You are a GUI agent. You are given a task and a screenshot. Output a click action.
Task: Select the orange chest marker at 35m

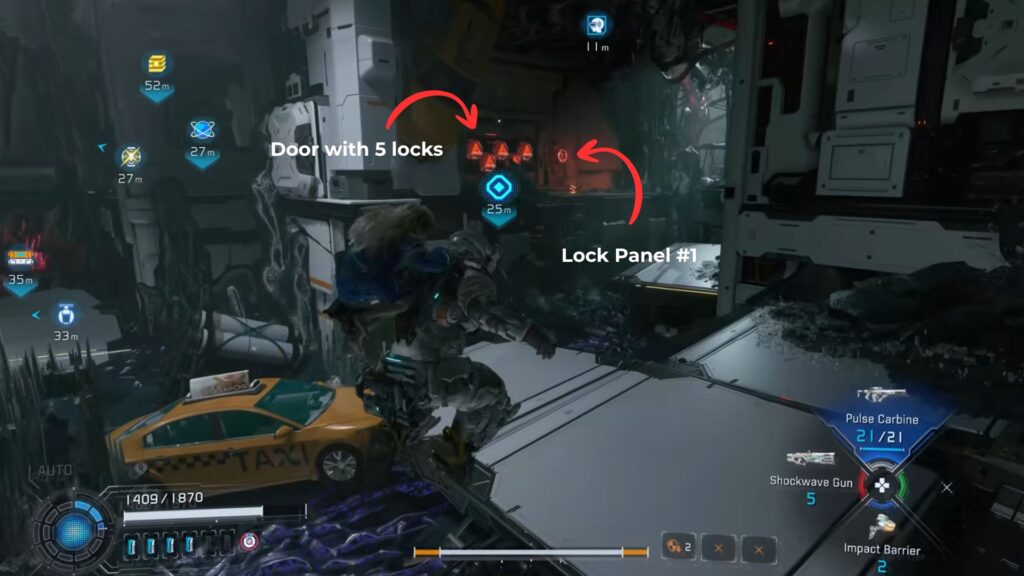tap(20, 259)
